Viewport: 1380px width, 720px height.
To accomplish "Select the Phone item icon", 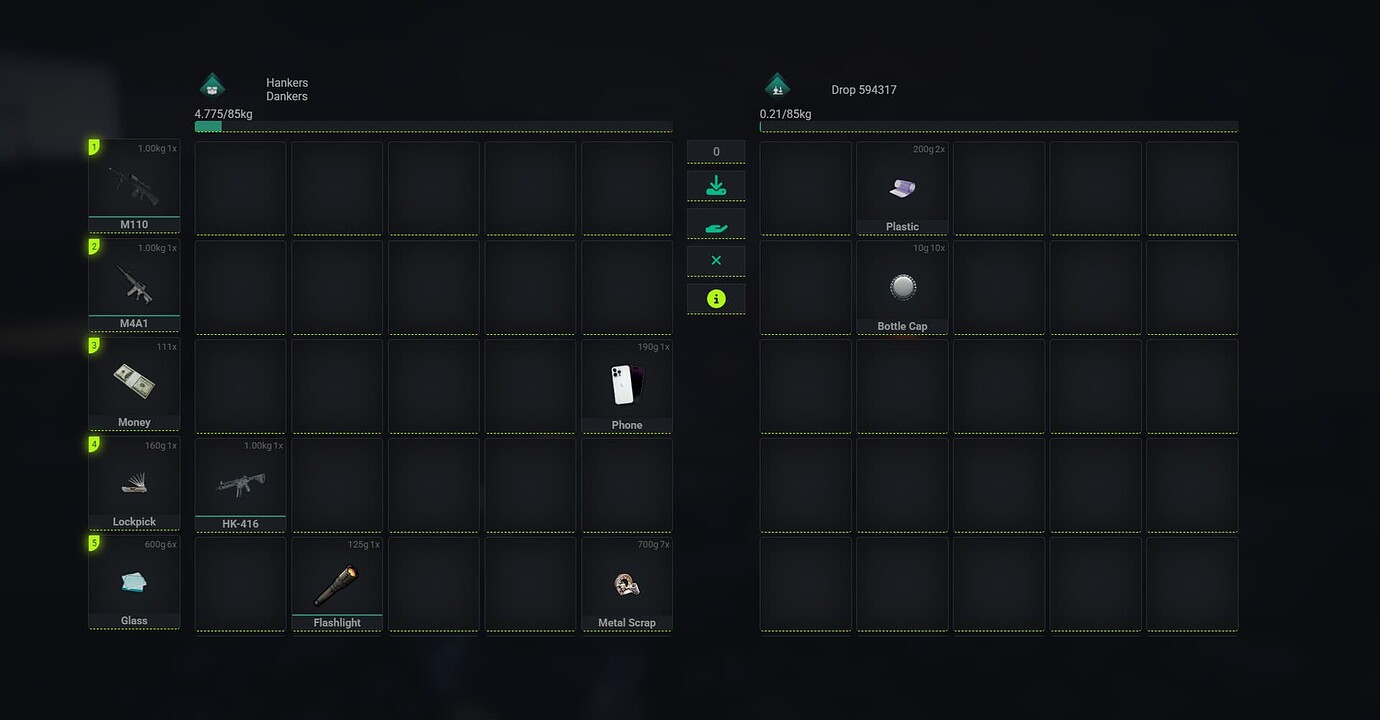I will pyautogui.click(x=626, y=384).
